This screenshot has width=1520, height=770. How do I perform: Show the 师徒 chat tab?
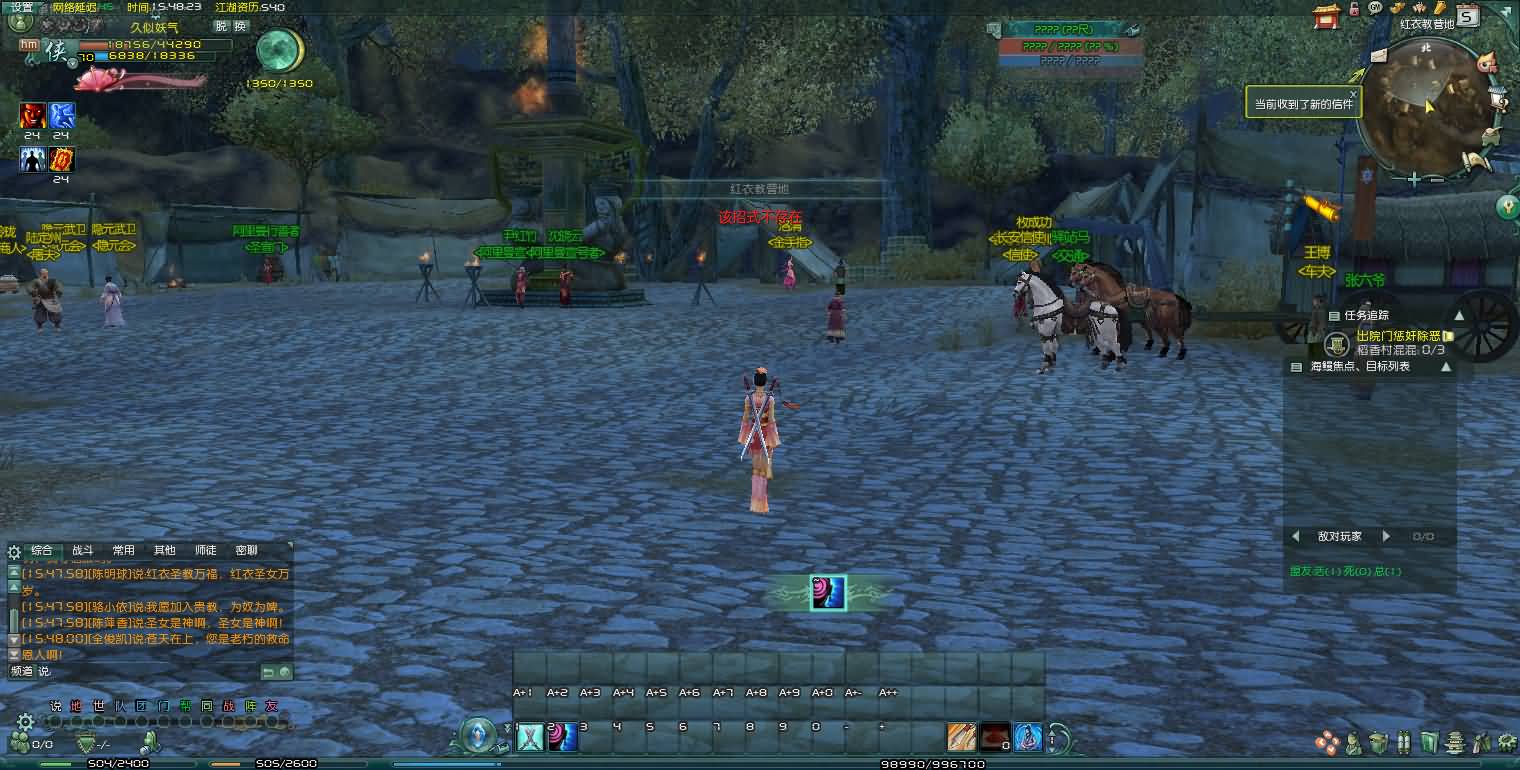pyautogui.click(x=205, y=550)
